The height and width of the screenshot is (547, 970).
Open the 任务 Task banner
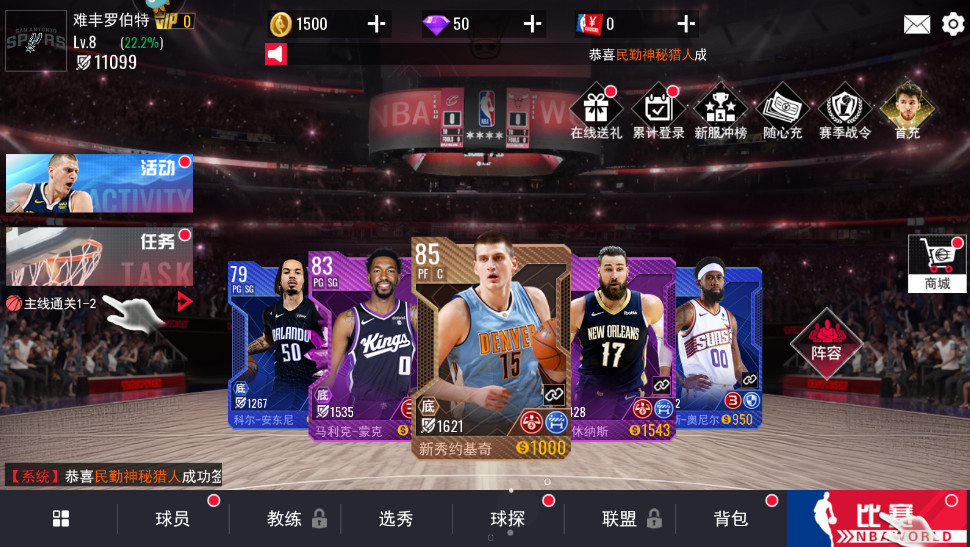pyautogui.click(x=99, y=257)
